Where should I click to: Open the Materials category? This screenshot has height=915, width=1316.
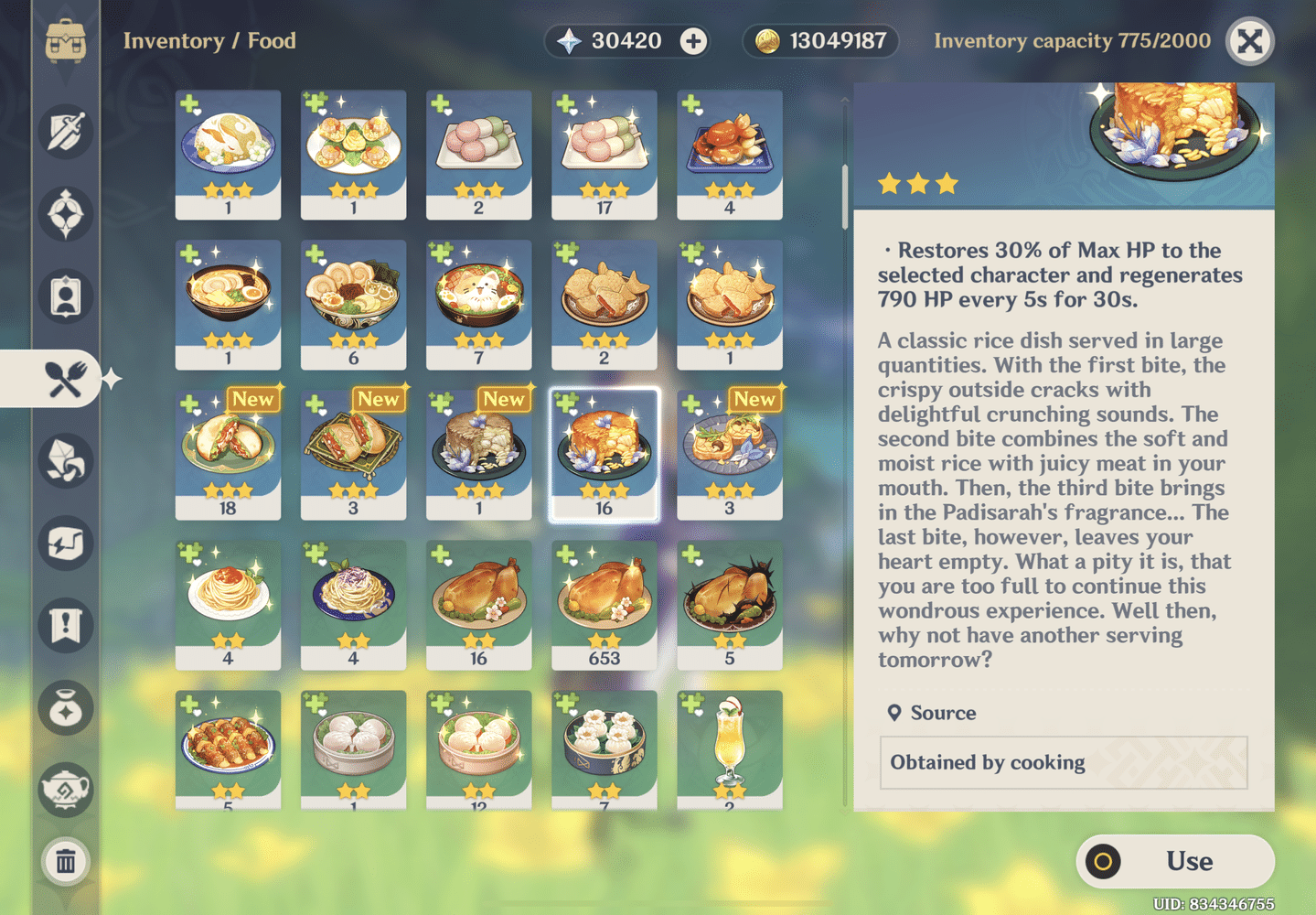[x=65, y=463]
